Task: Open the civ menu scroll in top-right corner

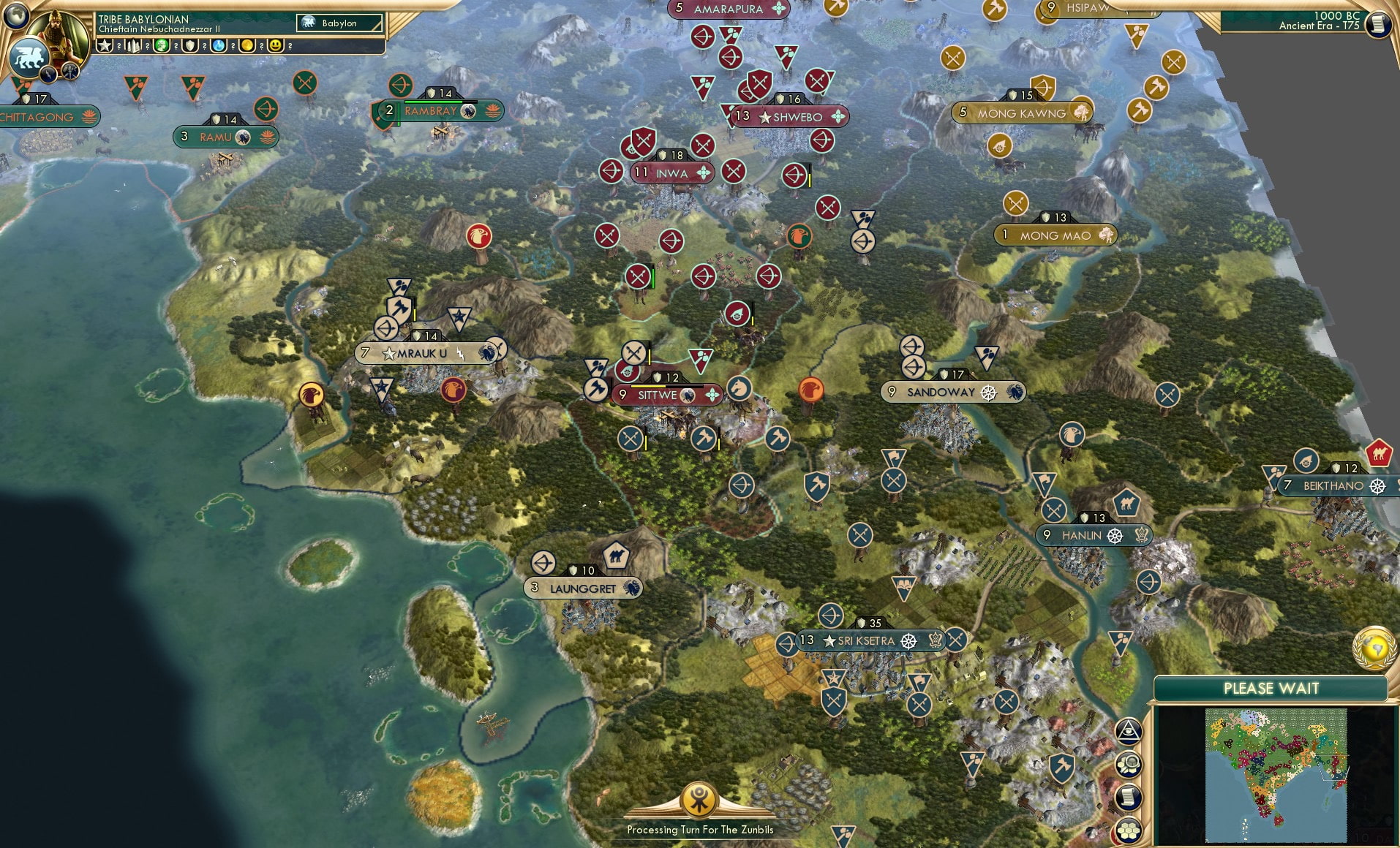Action: click(1378, 24)
